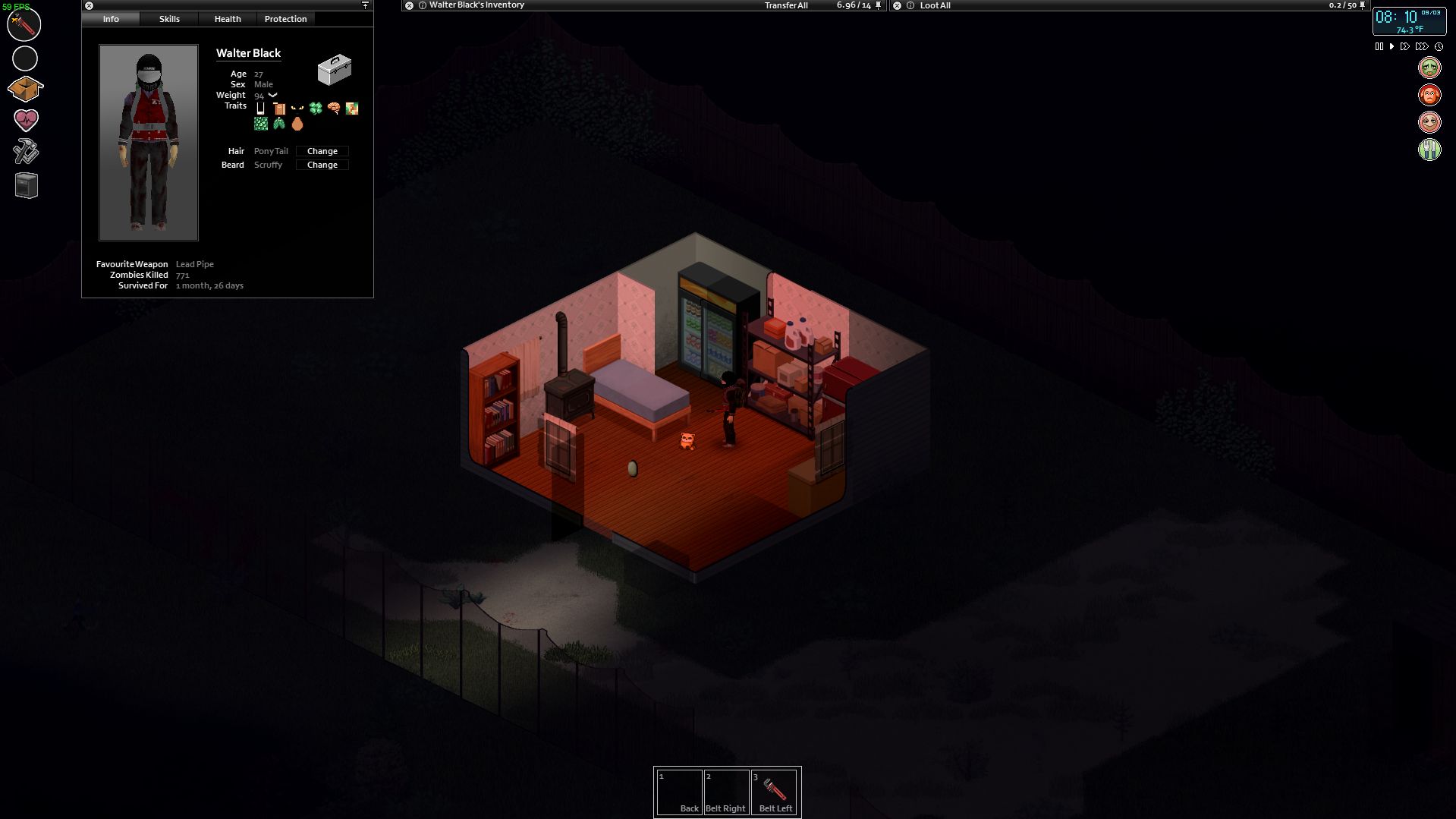
Task: Pin Walter Black's Inventory window
Action: pyautogui.click(x=877, y=5)
